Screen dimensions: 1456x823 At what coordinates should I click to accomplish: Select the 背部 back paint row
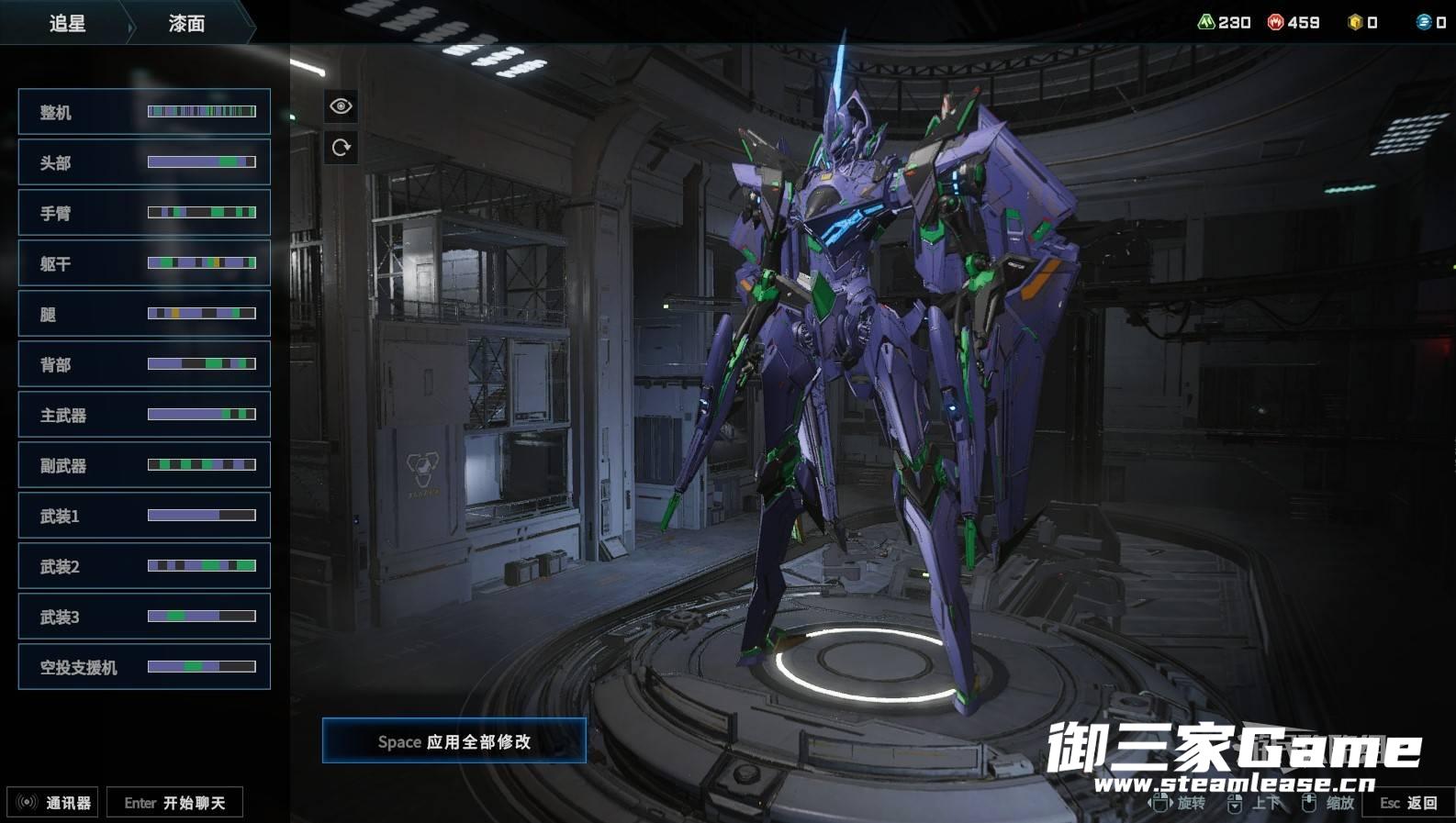click(x=144, y=364)
